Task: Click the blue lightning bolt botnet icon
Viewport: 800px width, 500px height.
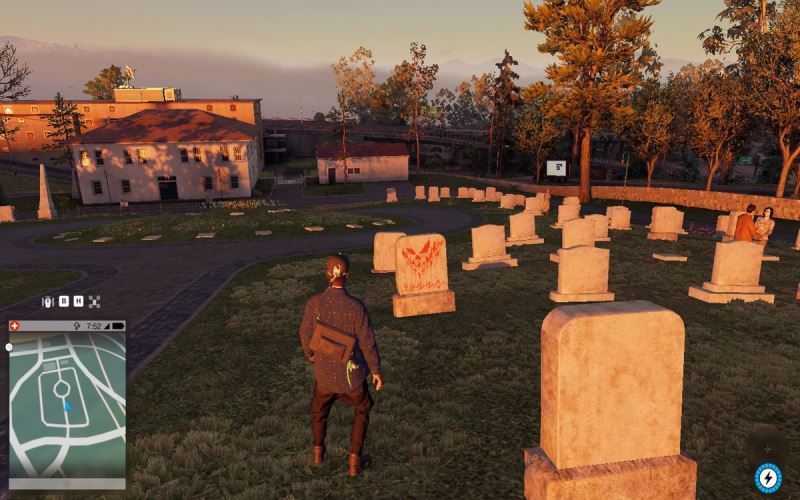Action: click(767, 477)
